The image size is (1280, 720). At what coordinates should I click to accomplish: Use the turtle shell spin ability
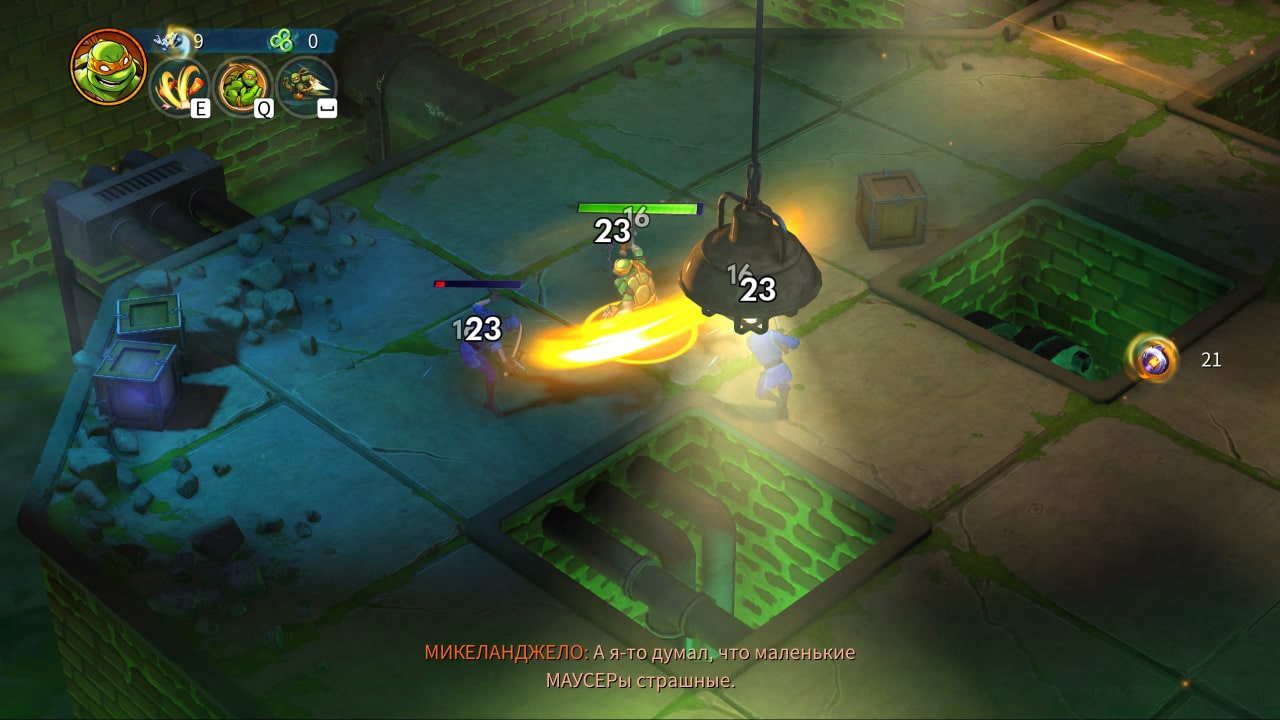pos(243,85)
